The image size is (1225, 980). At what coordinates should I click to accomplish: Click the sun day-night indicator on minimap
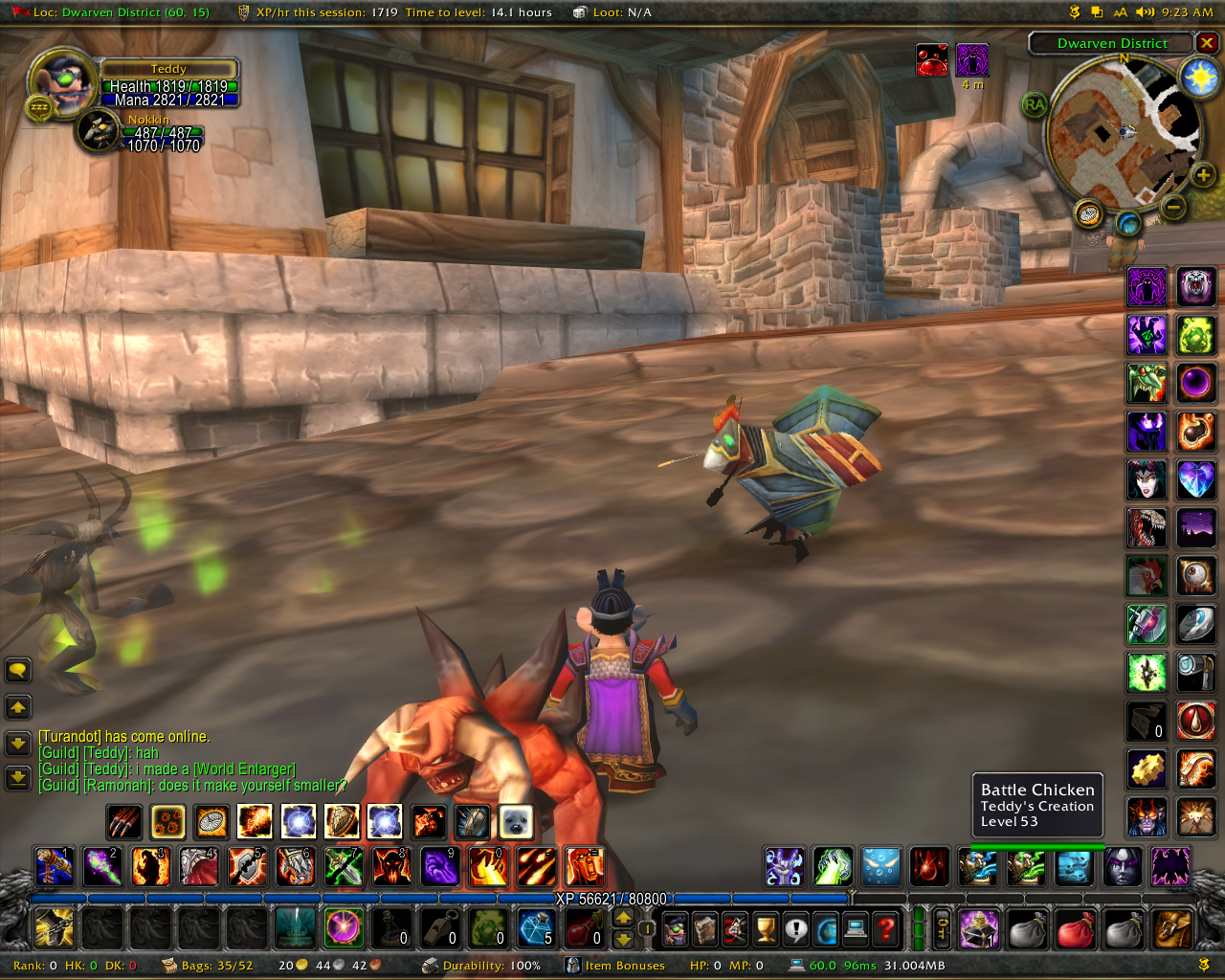pyautogui.click(x=1199, y=78)
